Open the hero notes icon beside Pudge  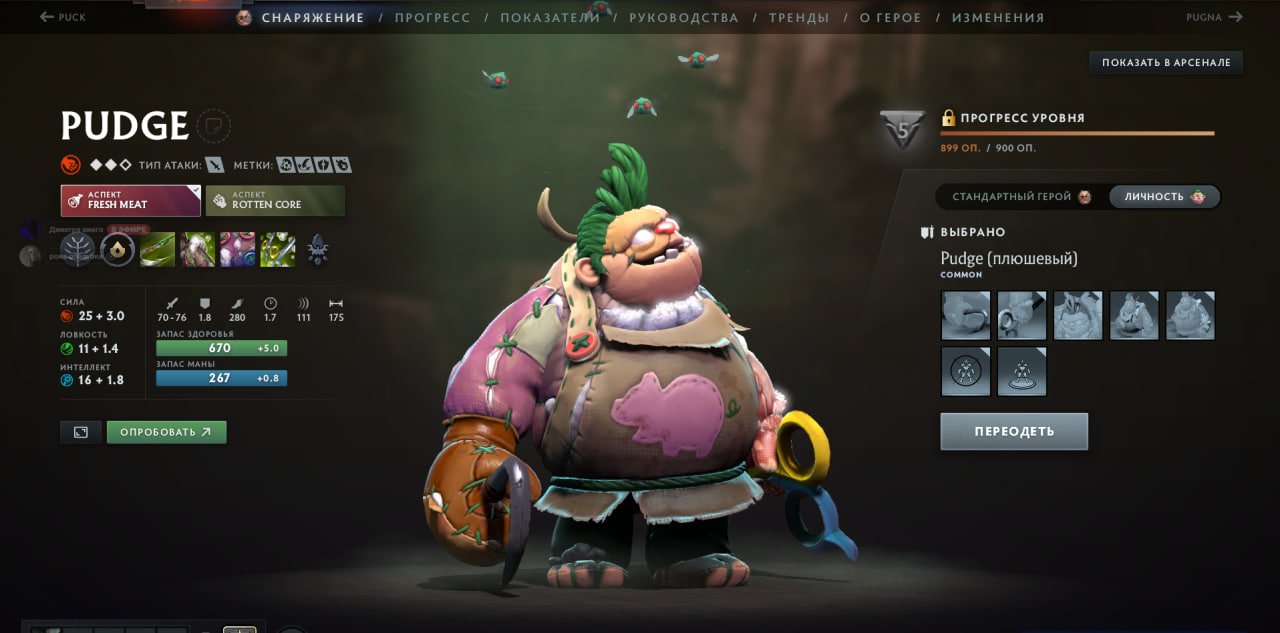[213, 127]
